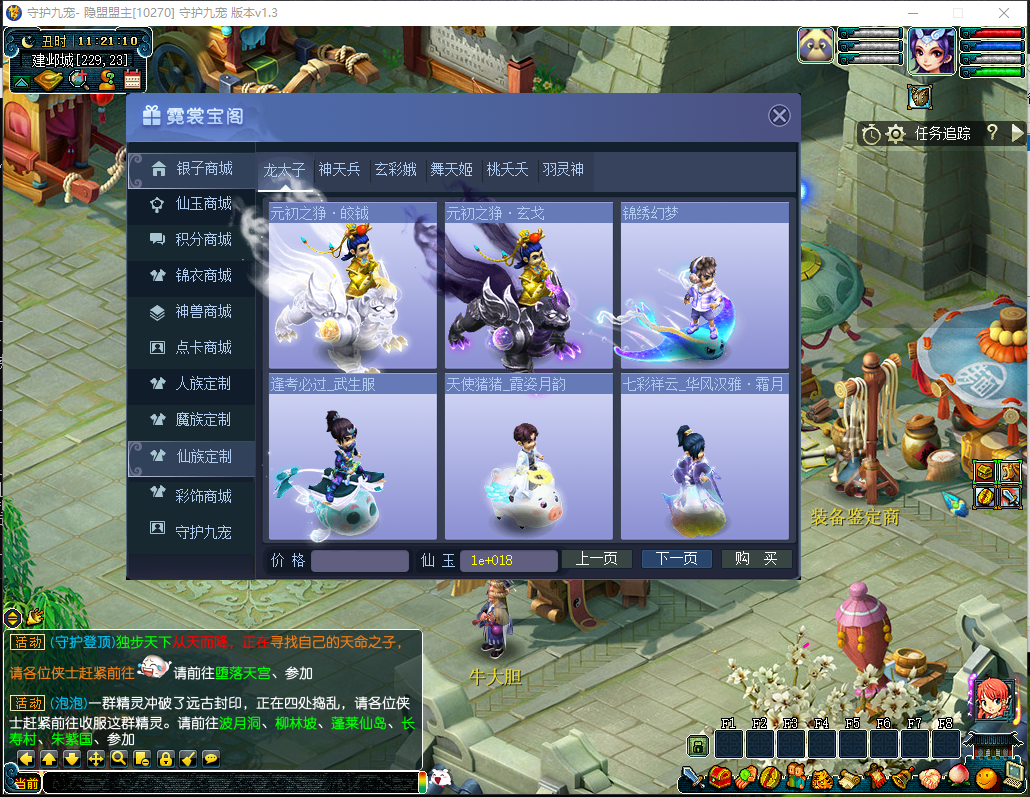Switch to the 玄彩娥 tab
Screen dimensions: 1030x797
tap(395, 170)
